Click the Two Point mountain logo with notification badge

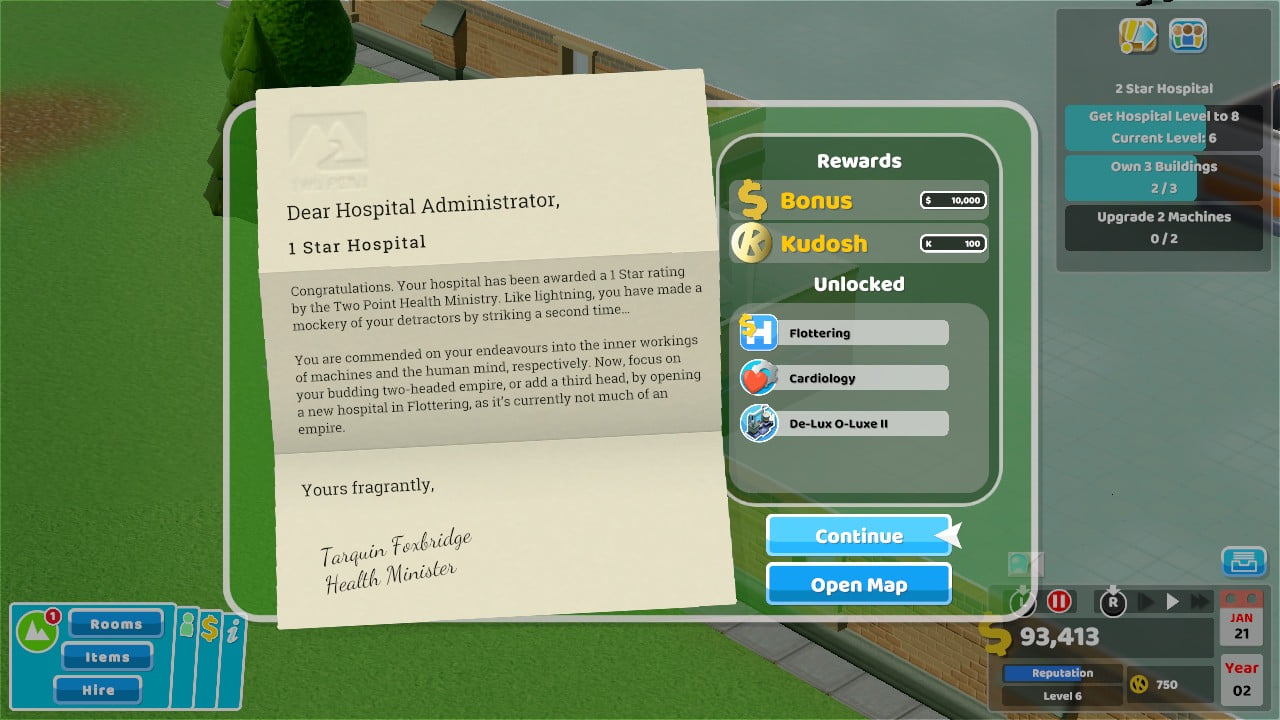click(38, 630)
